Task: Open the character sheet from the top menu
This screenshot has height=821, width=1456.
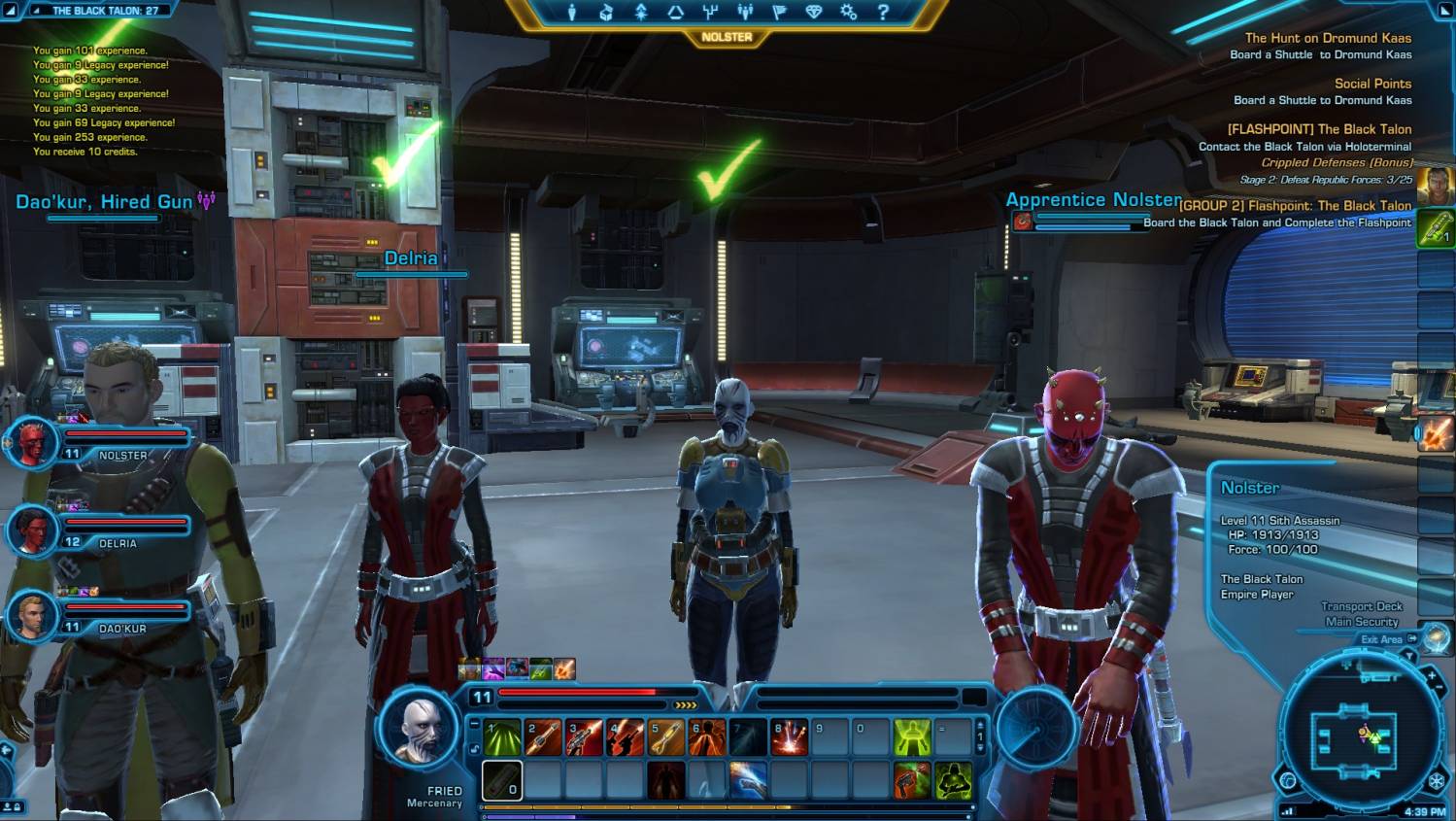Action: pyautogui.click(x=572, y=12)
